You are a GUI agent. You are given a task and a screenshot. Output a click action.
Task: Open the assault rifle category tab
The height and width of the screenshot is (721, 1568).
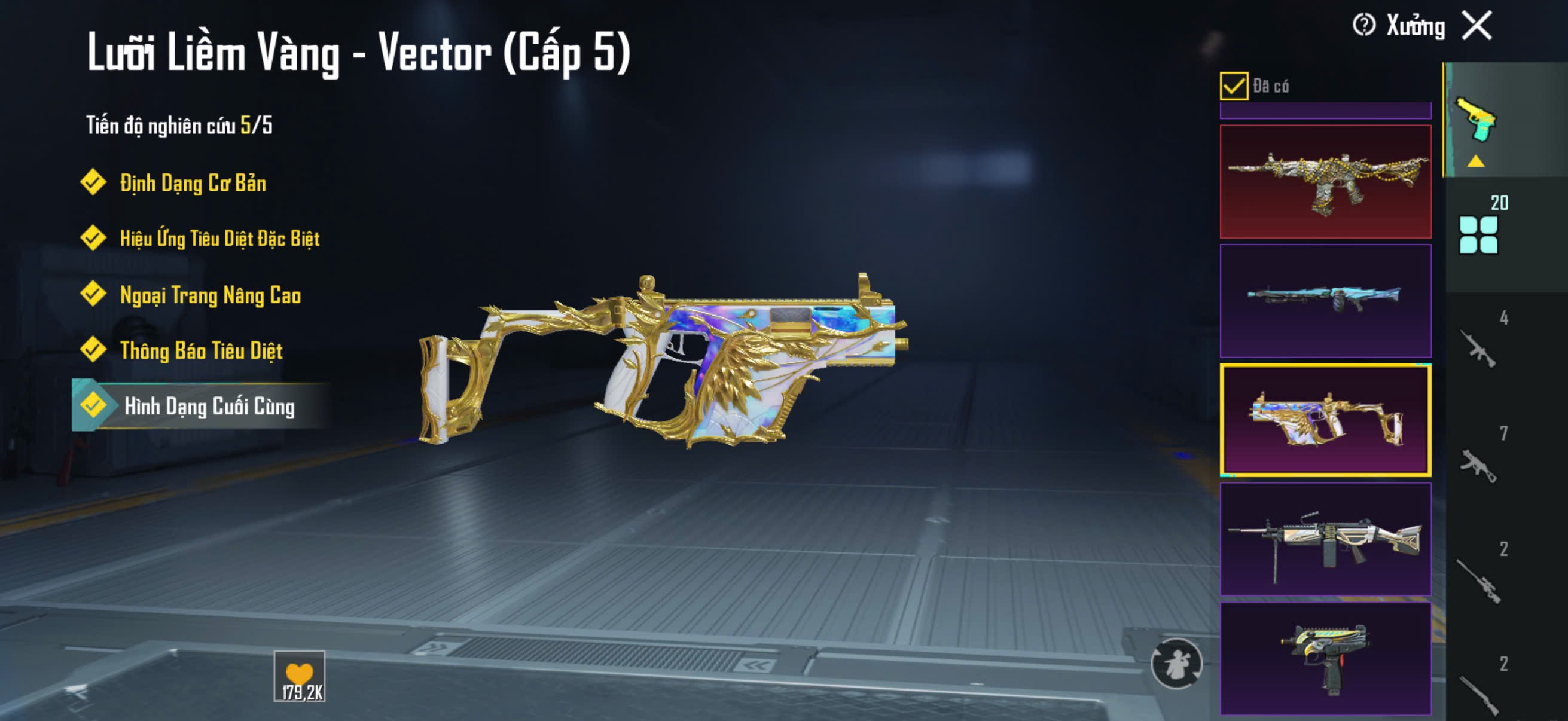[x=1479, y=347]
